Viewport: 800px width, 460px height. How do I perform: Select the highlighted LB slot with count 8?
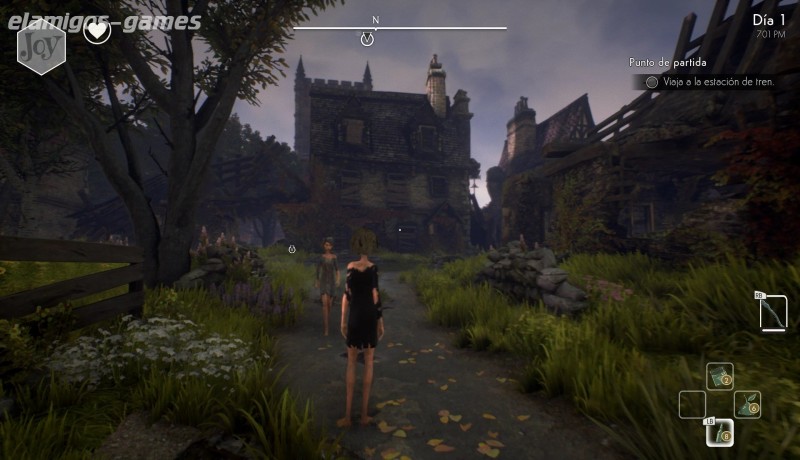click(x=720, y=432)
